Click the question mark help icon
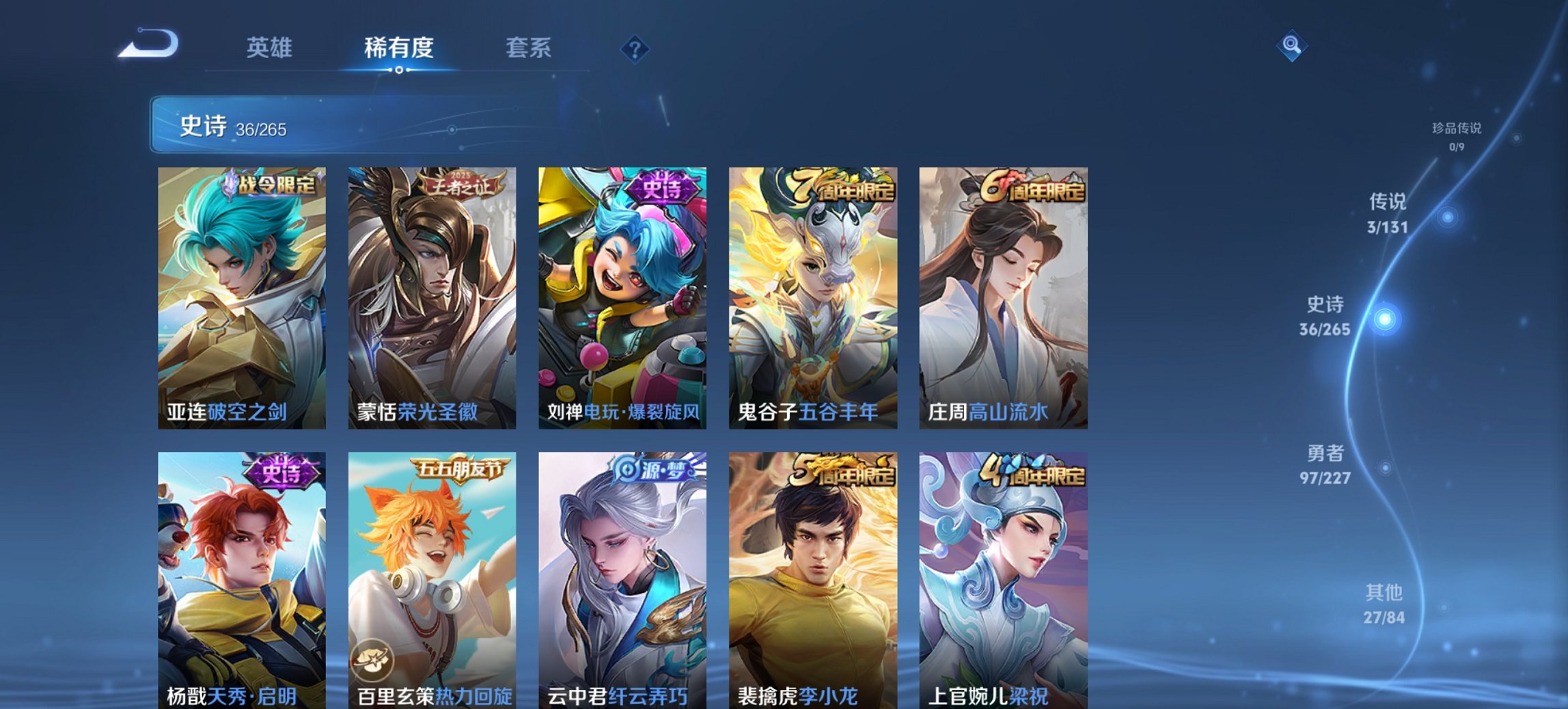Viewport: 1568px width, 709px height. 635,48
